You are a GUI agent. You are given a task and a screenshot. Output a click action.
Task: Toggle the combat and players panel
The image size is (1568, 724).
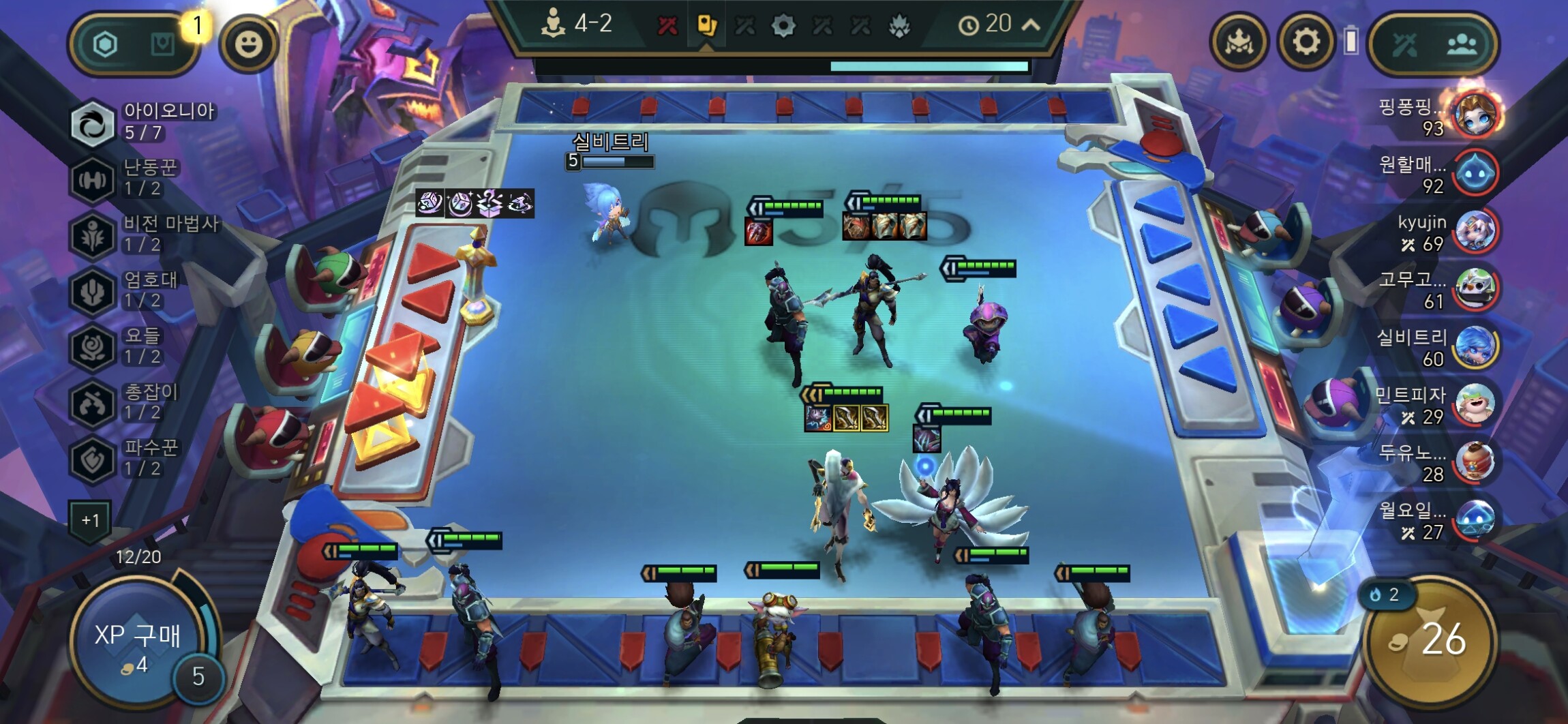click(x=1432, y=44)
